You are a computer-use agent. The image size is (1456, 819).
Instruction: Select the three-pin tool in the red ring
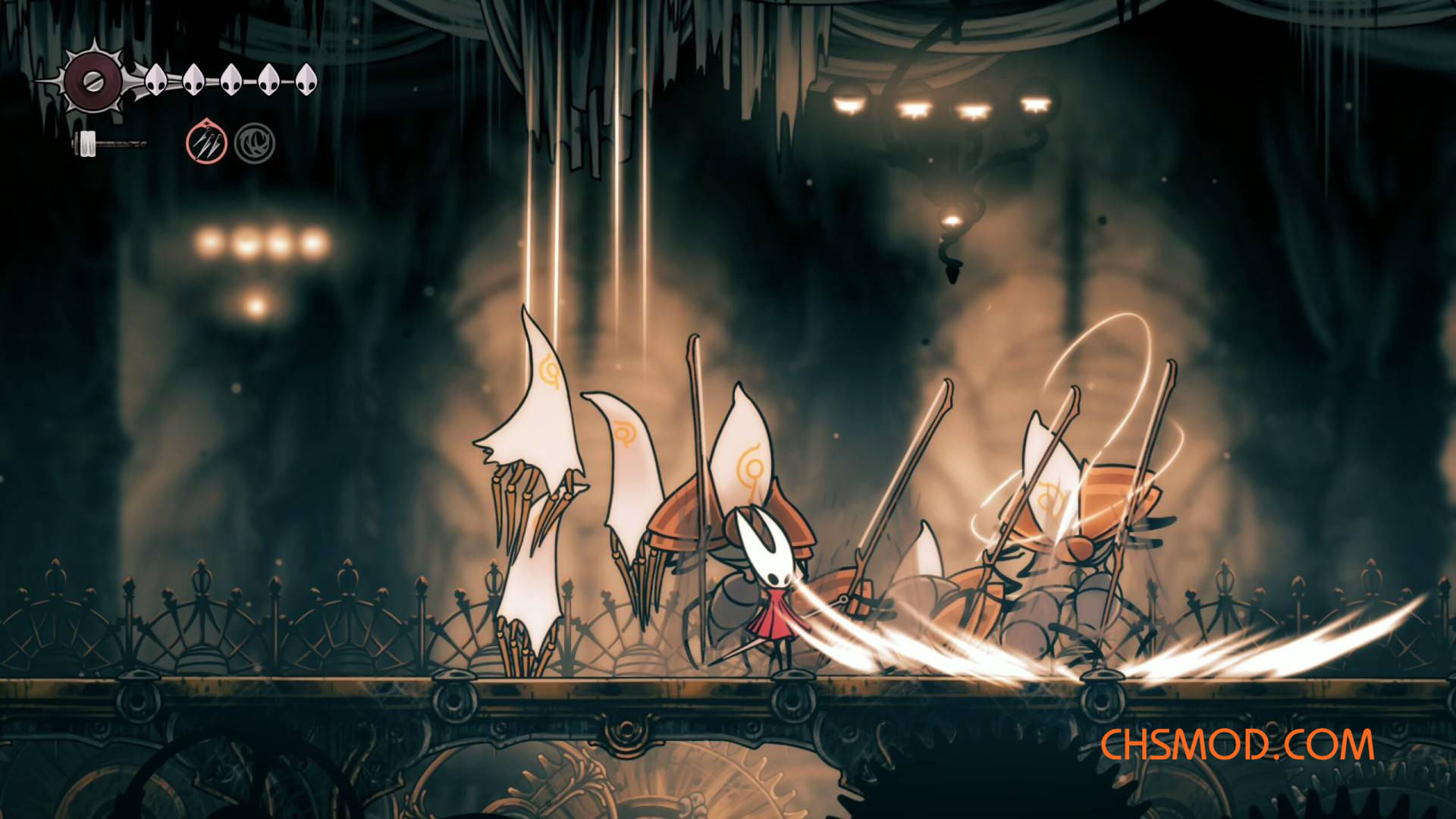click(x=207, y=143)
